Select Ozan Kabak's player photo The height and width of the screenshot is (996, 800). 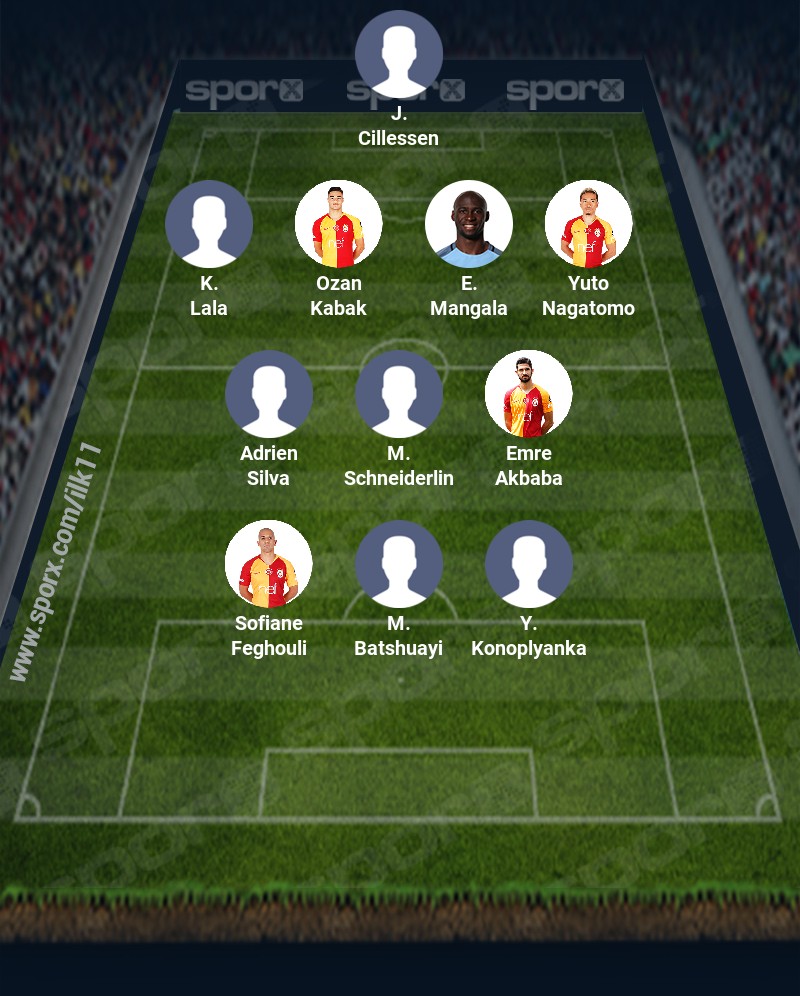coord(339,224)
